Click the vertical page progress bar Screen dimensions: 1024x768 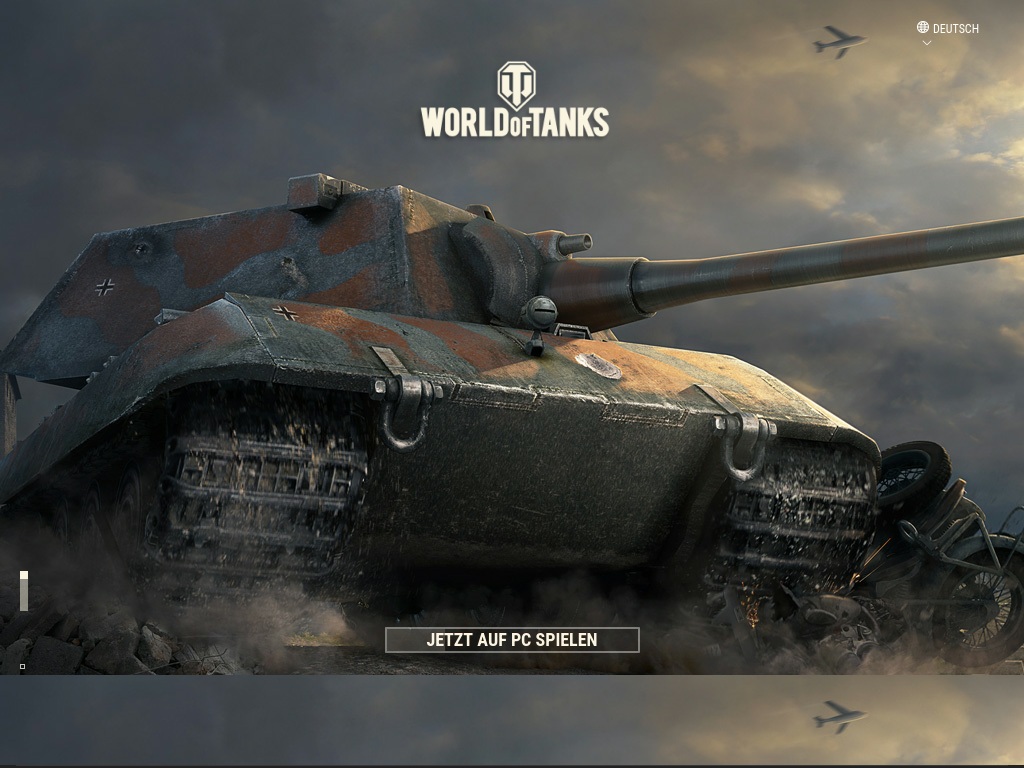[24, 590]
